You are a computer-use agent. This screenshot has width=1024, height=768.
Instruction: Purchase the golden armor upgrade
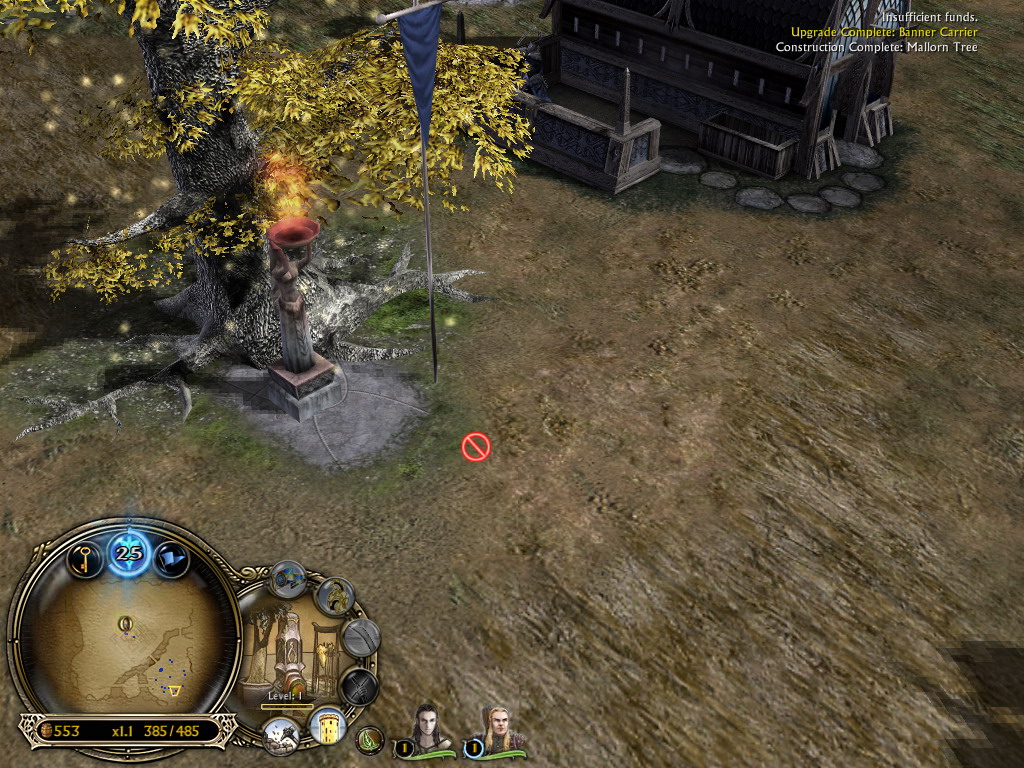point(334,597)
